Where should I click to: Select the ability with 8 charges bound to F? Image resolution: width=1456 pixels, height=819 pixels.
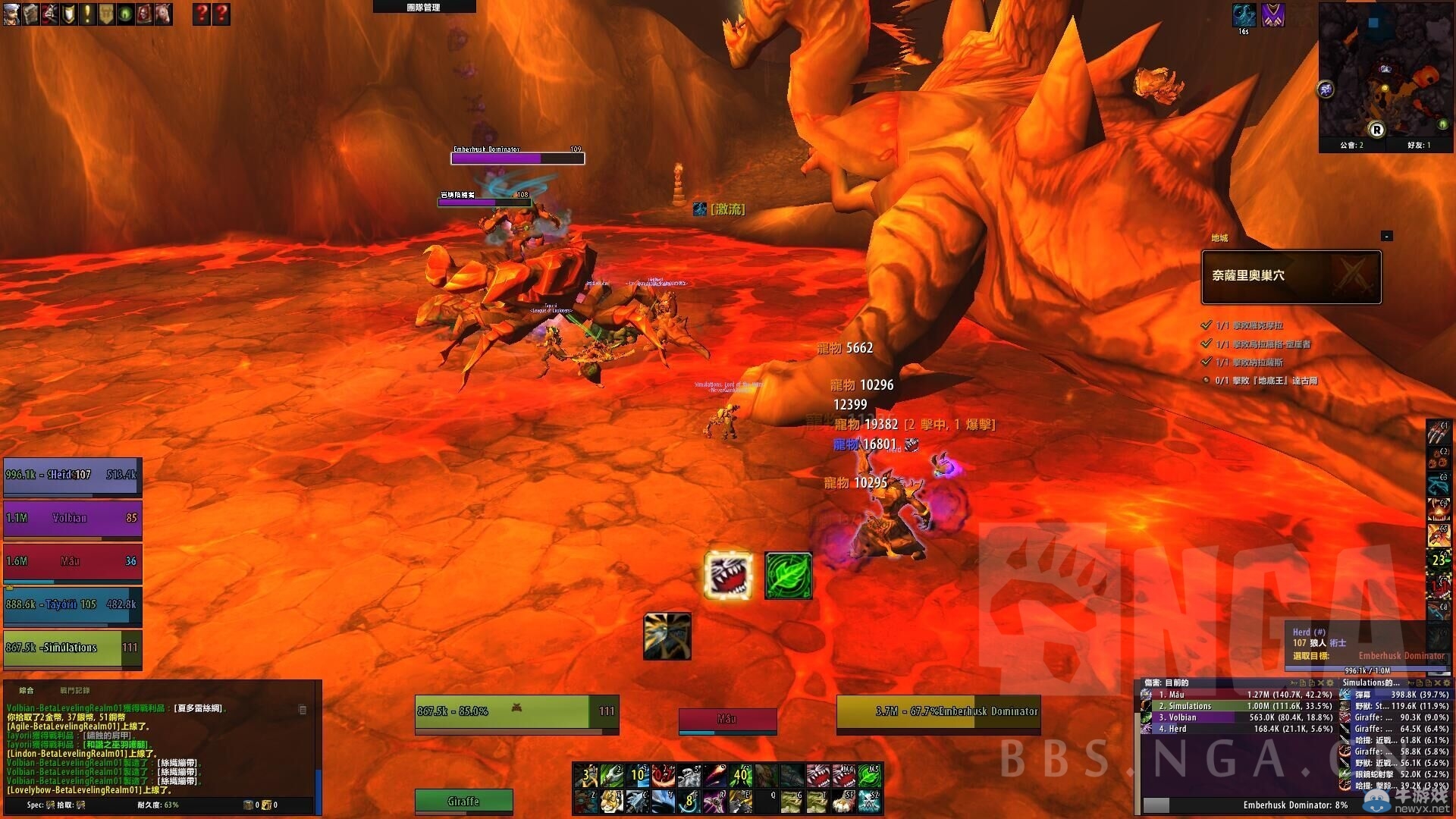(689, 802)
